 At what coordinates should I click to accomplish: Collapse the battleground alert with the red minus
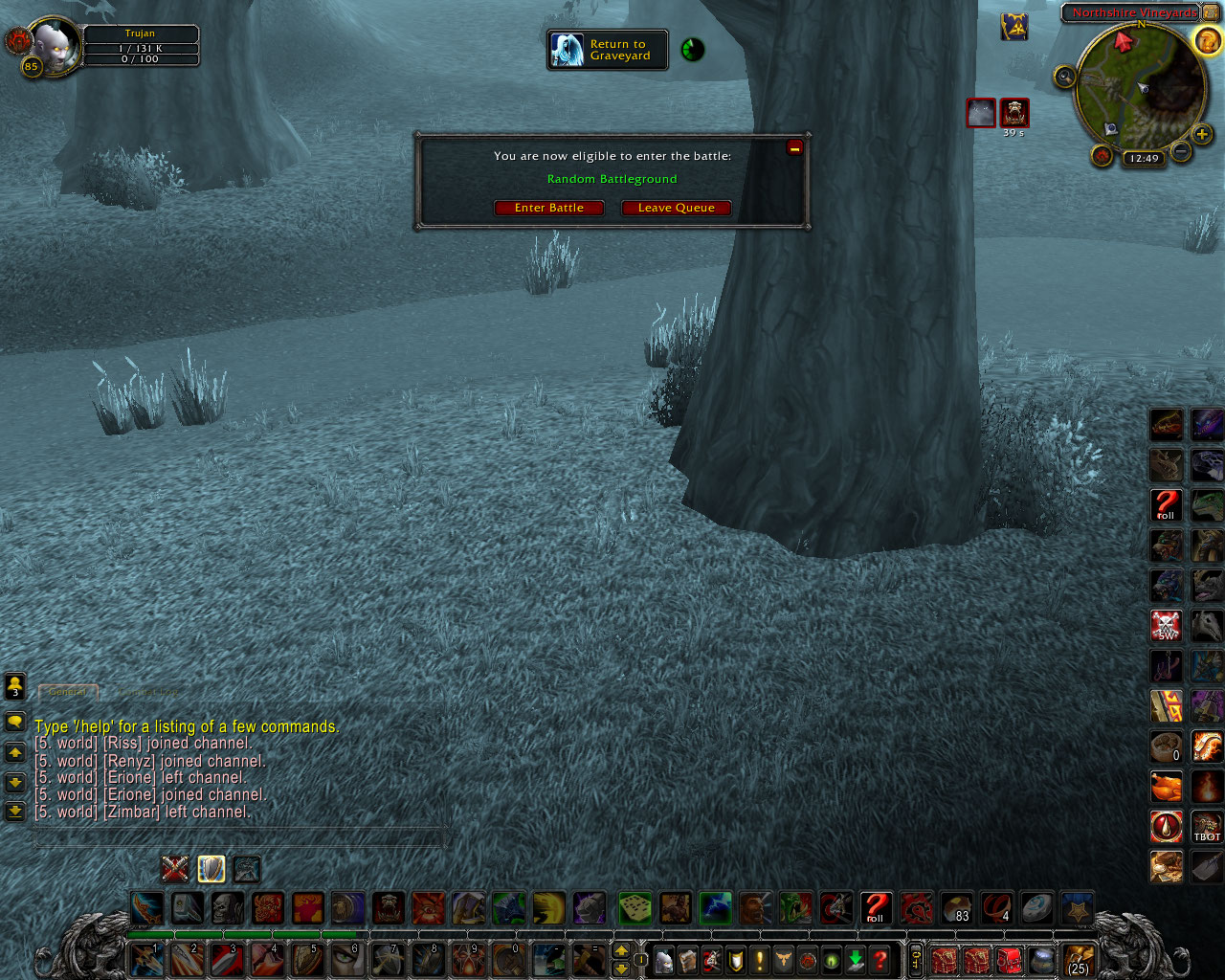(x=794, y=146)
